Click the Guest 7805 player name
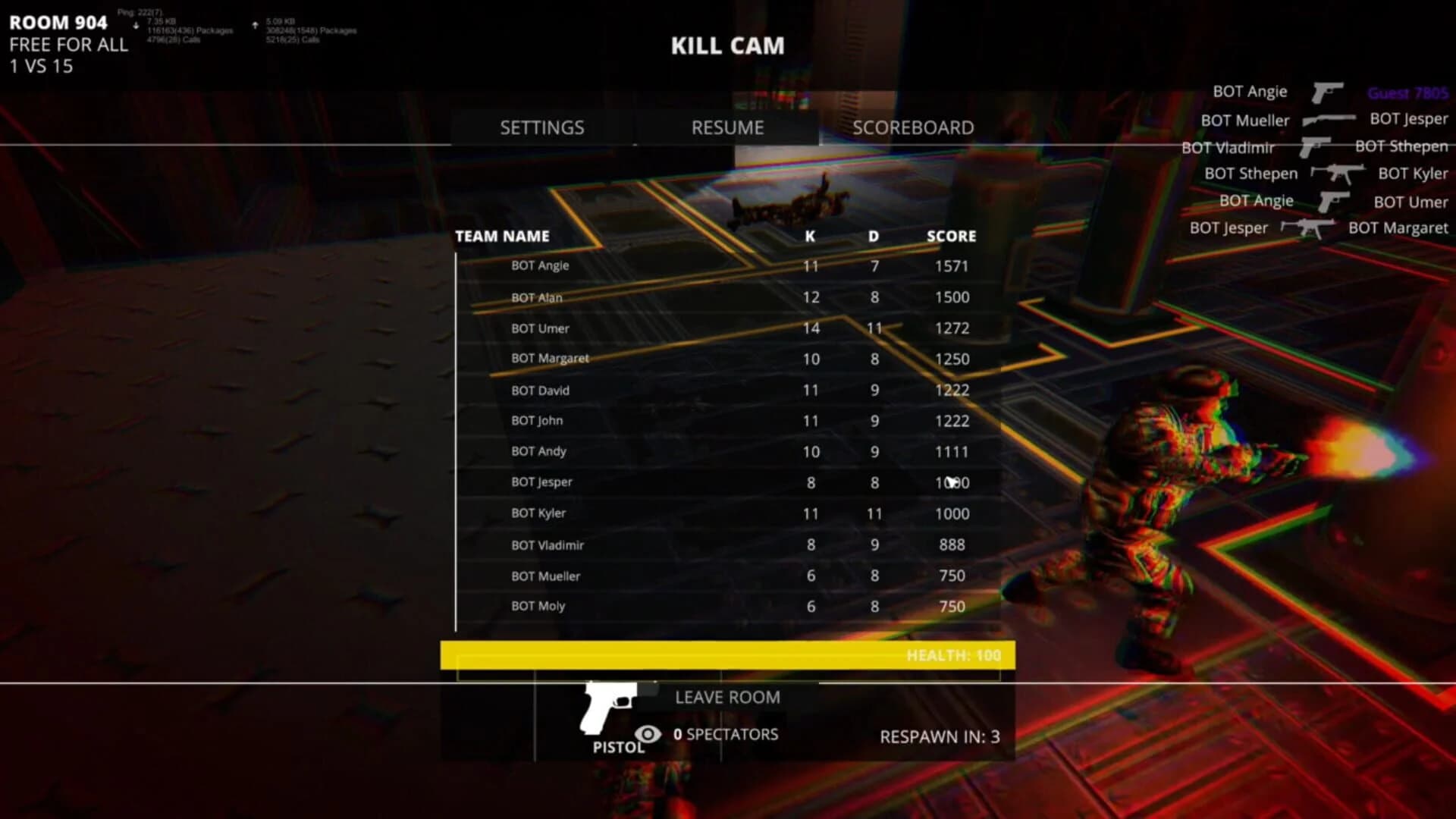This screenshot has width=1456, height=819. tap(1407, 93)
